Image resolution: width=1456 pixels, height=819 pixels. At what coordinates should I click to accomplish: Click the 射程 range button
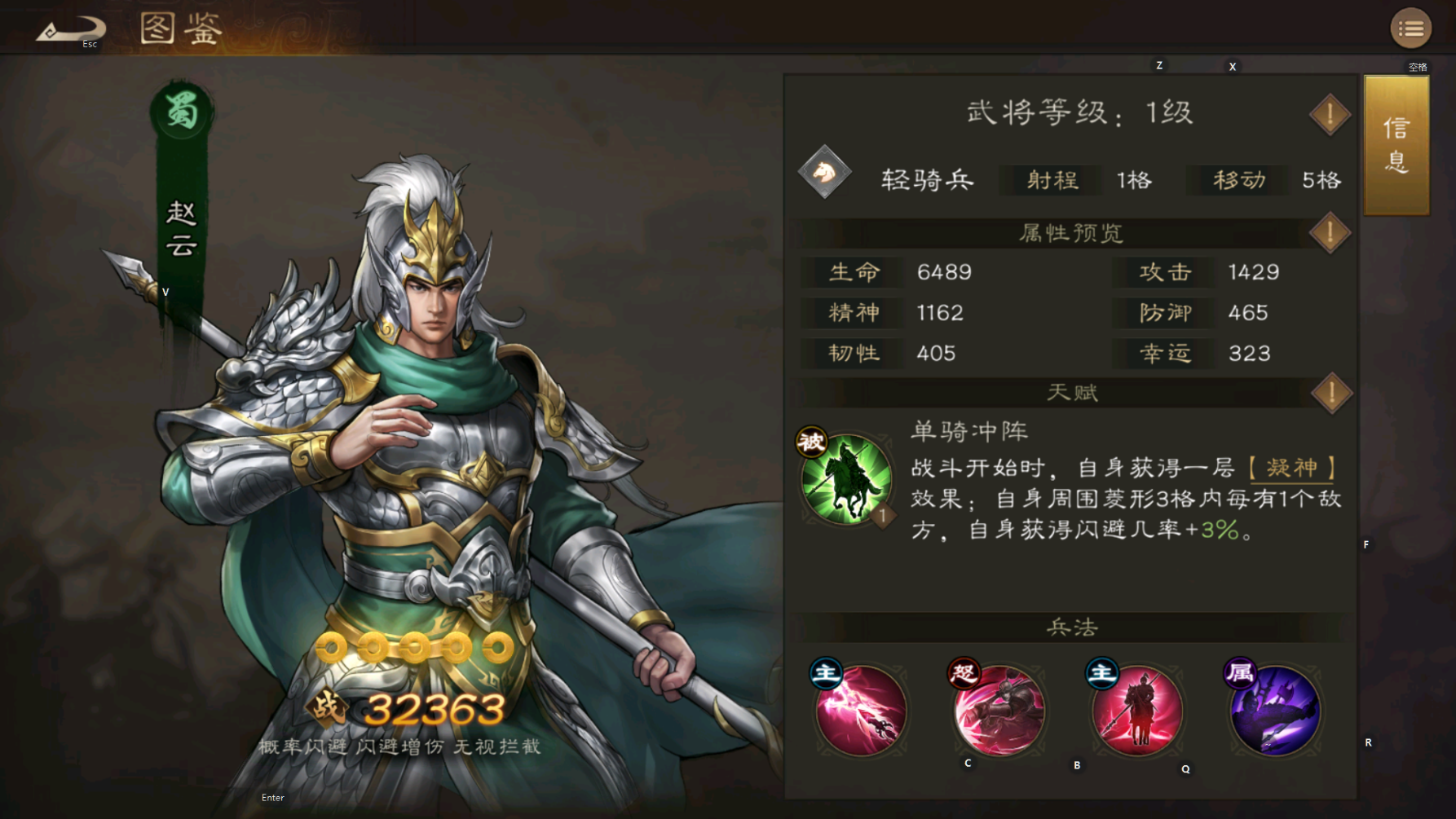click(x=1051, y=180)
